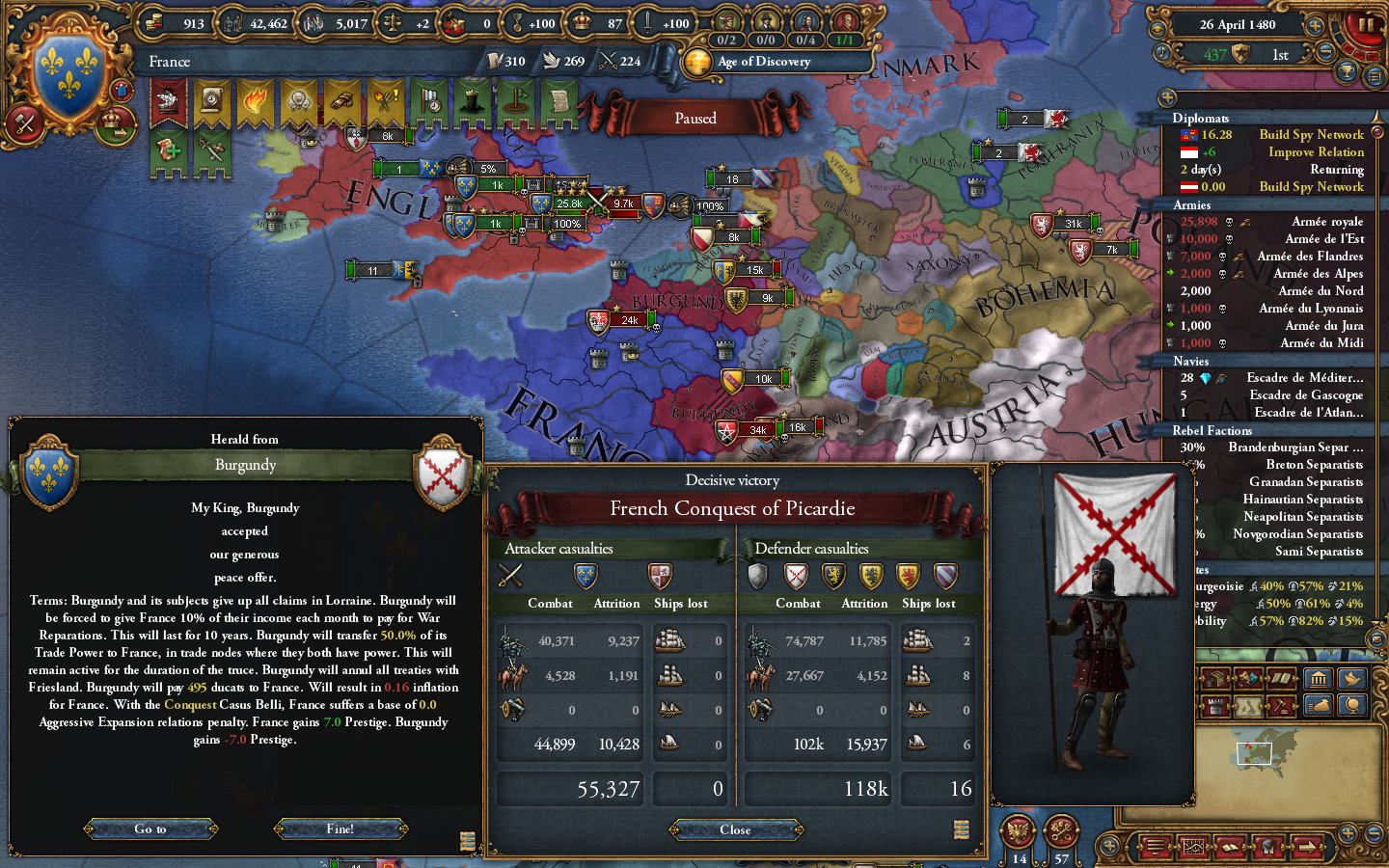The image size is (1389, 868).
Task: Toggle the religious book mapmode
Action: tap(1280, 678)
